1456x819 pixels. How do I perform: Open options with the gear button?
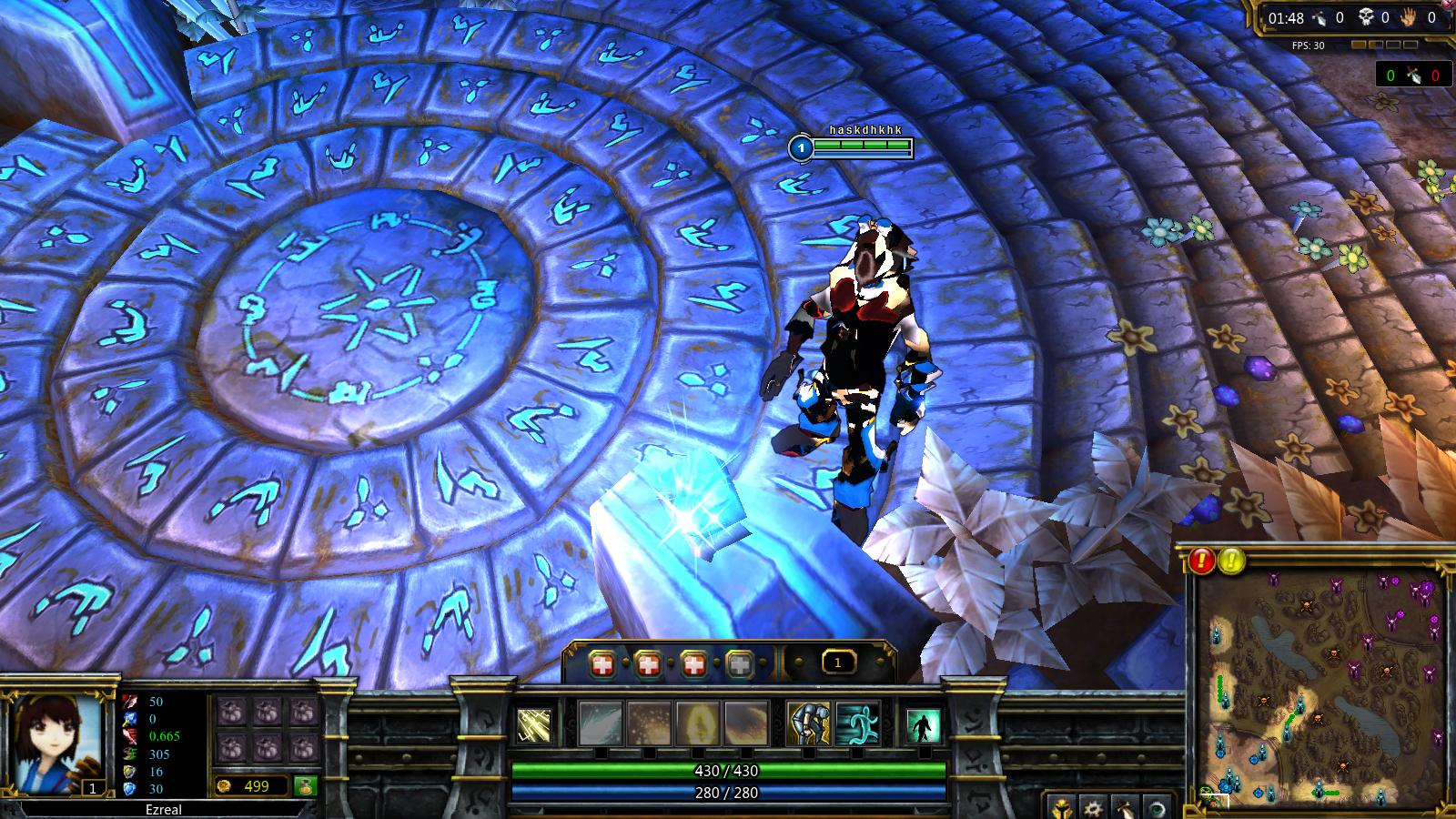click(x=1093, y=807)
